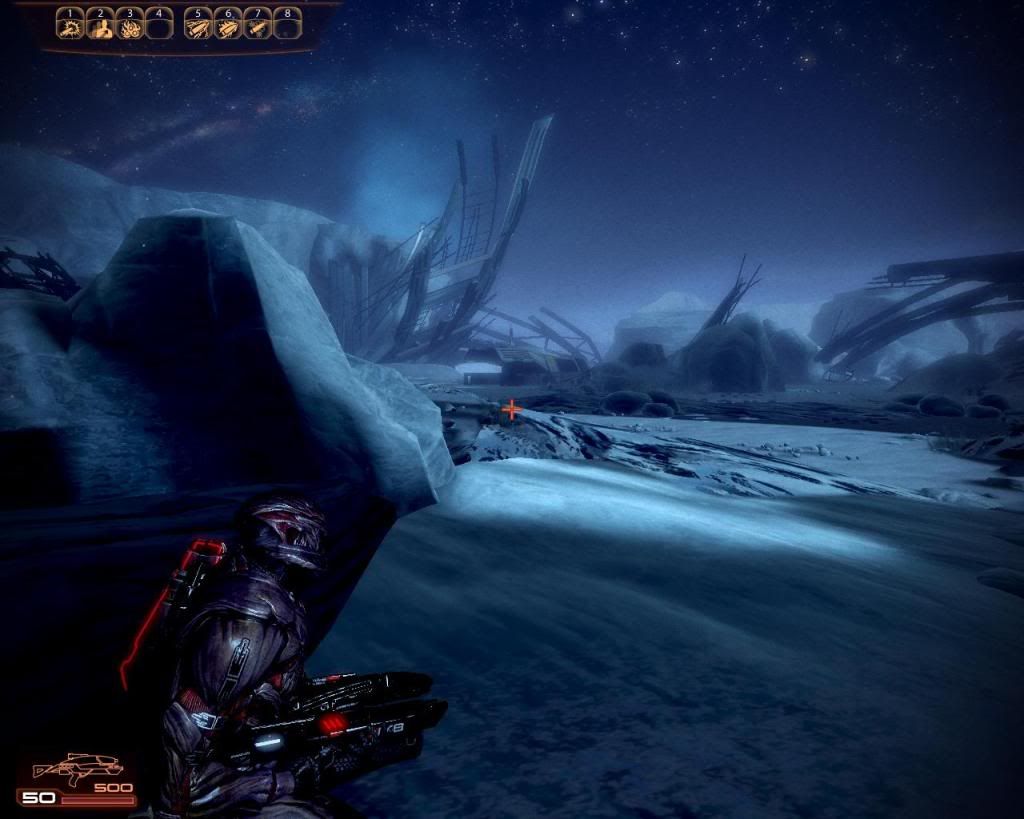1024x819 pixels.
Task: Click the assault rifle weapon icon
Action: click(x=76, y=769)
